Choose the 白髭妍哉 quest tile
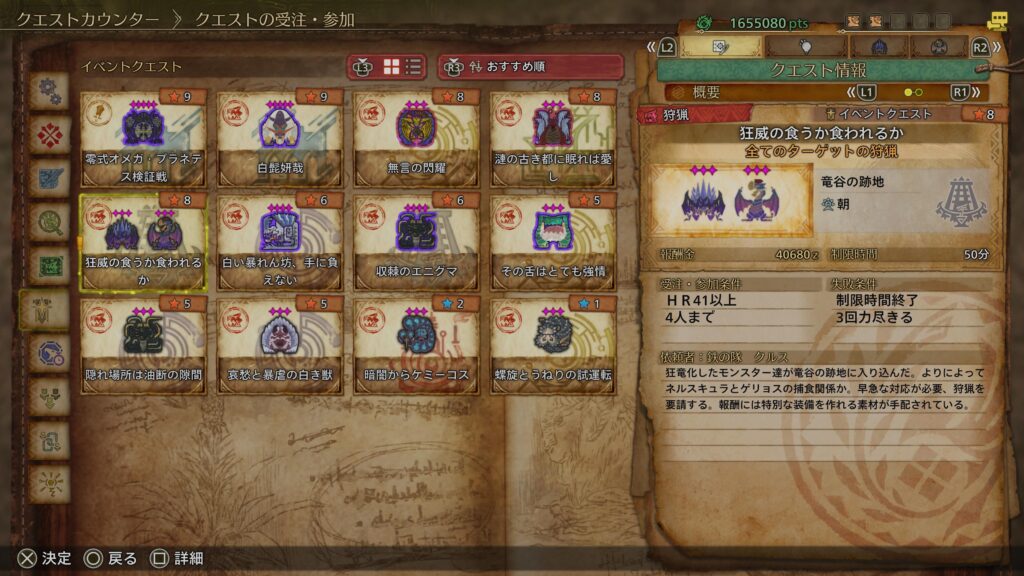Image resolution: width=1024 pixels, height=576 pixels. [280, 138]
